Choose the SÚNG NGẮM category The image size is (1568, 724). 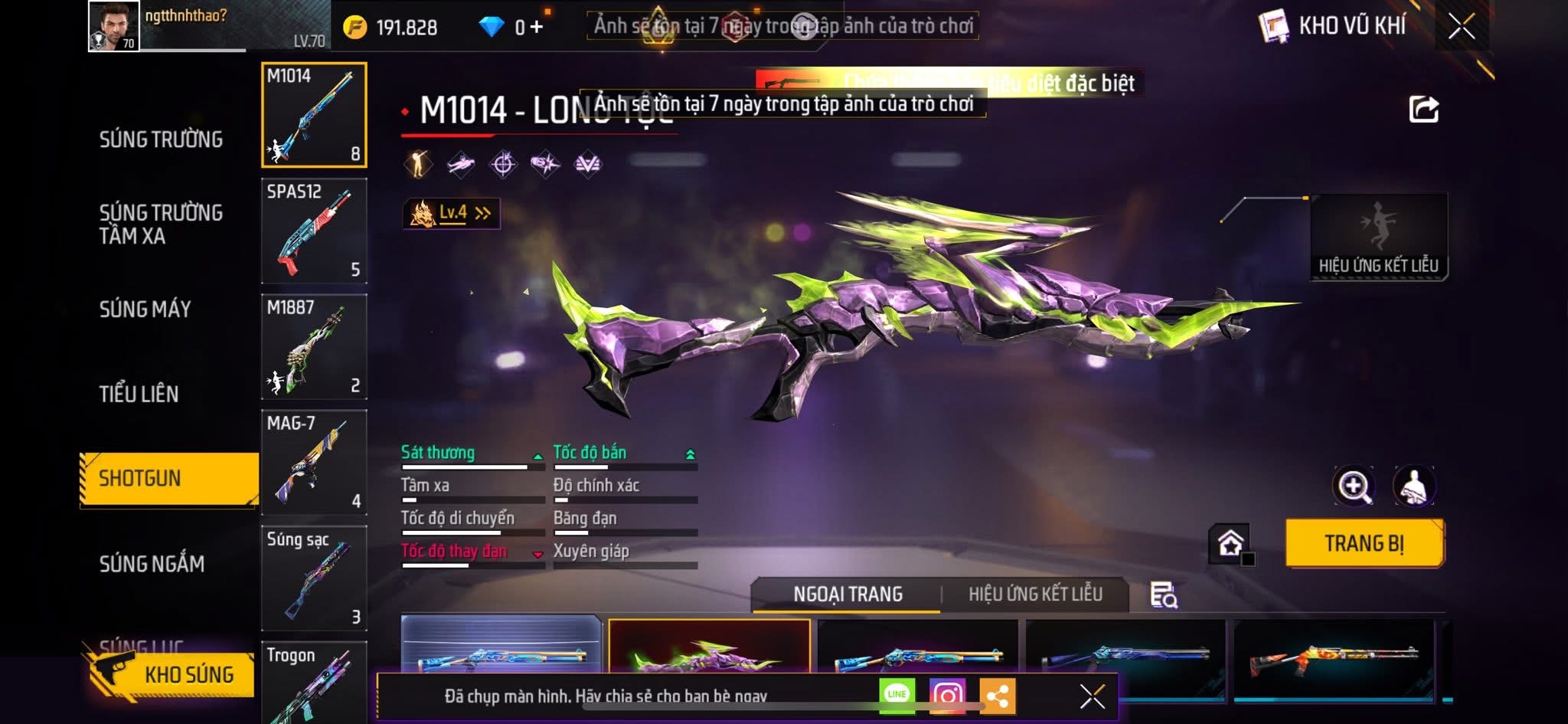pyautogui.click(x=152, y=564)
